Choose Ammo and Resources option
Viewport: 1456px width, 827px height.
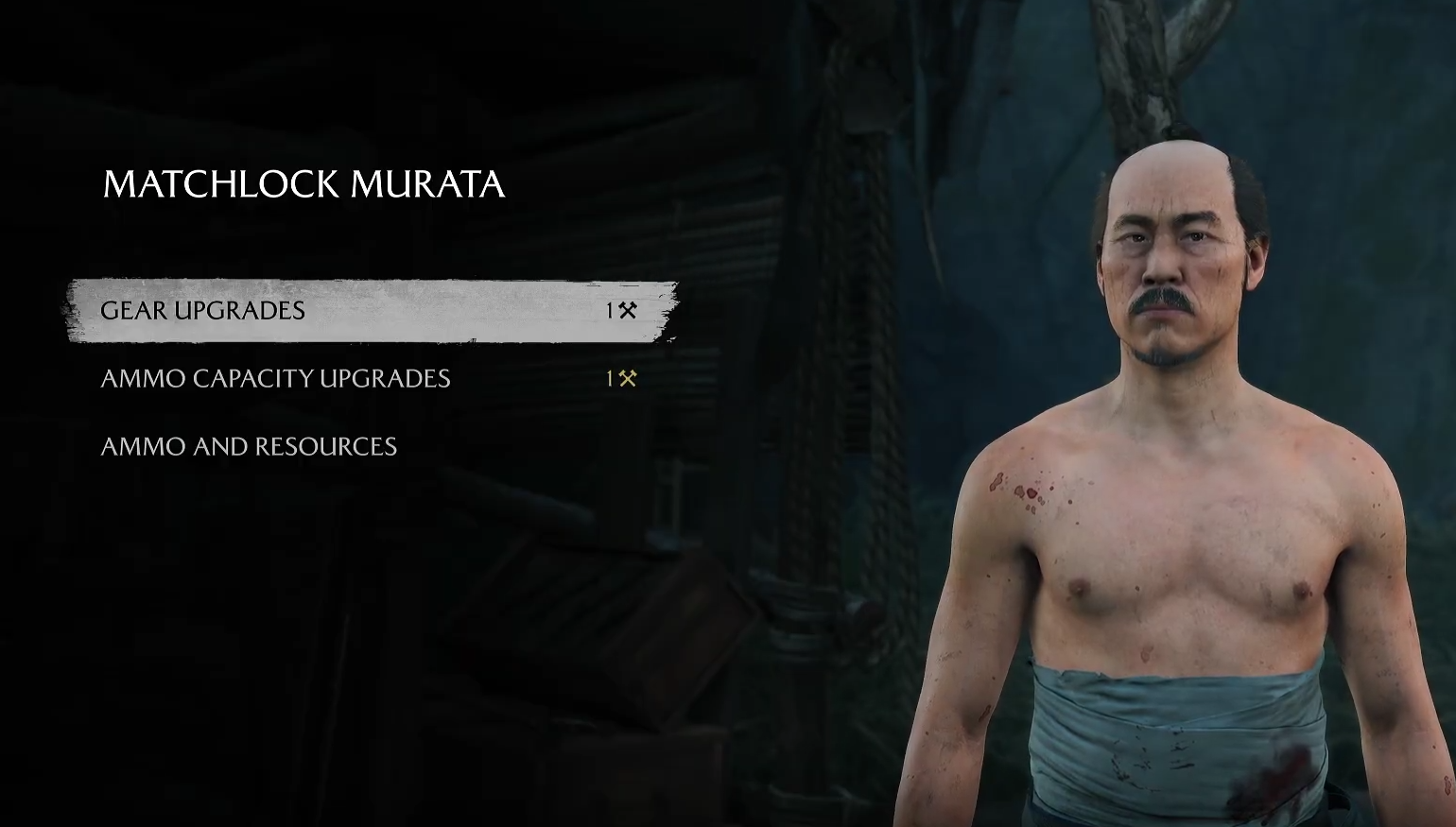[x=249, y=447]
